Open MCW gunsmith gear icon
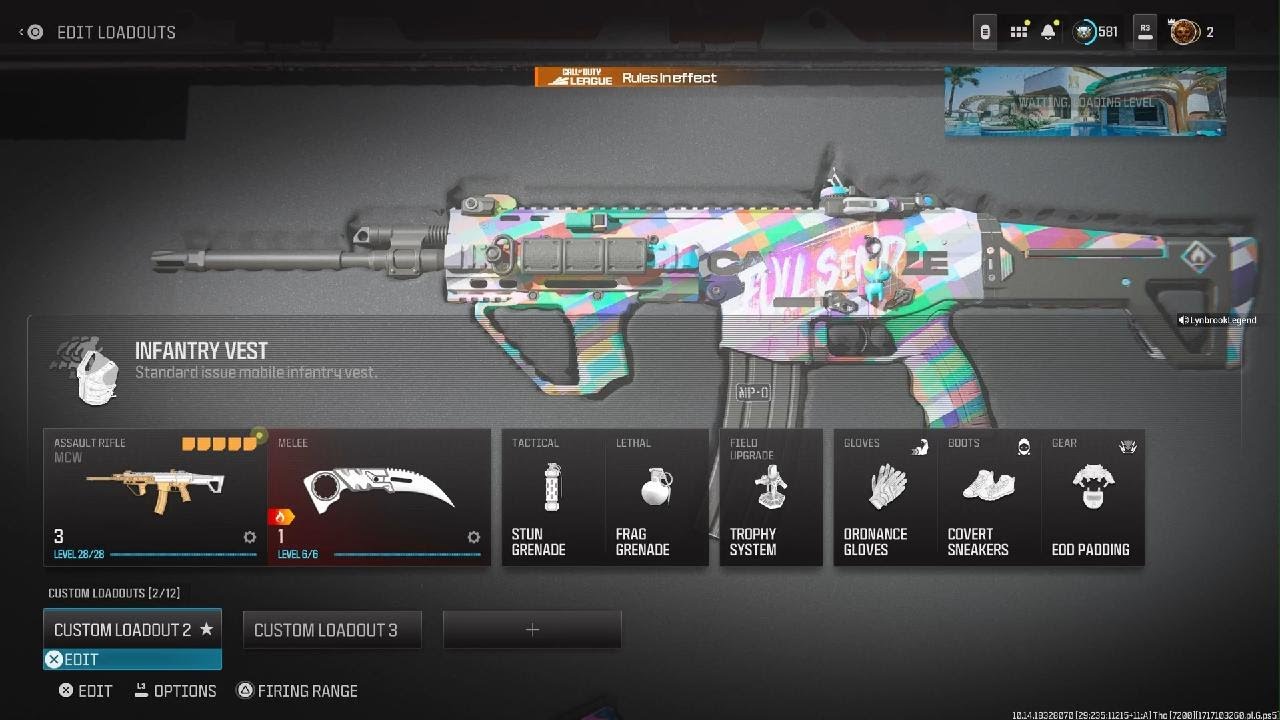Image resolution: width=1280 pixels, height=720 pixels. [250, 537]
